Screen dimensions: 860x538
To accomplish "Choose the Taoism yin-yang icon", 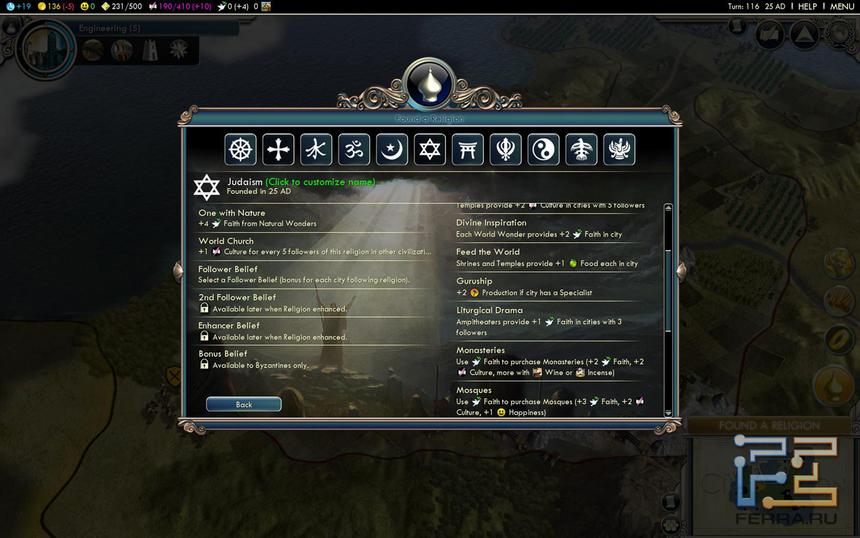I will click(x=543, y=150).
